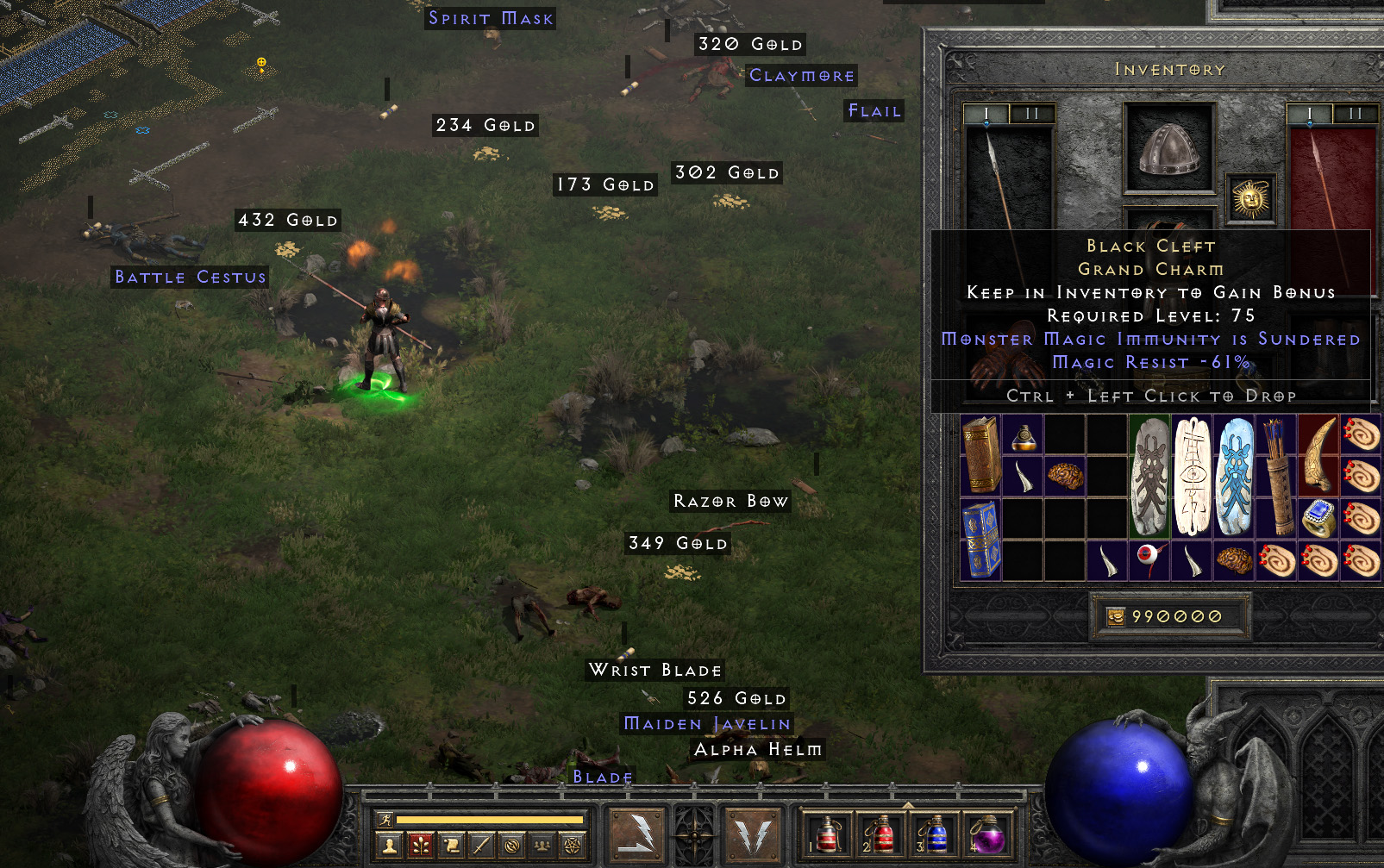1384x868 pixels.
Task: Select the blue-faced grand charm
Action: click(x=1234, y=477)
